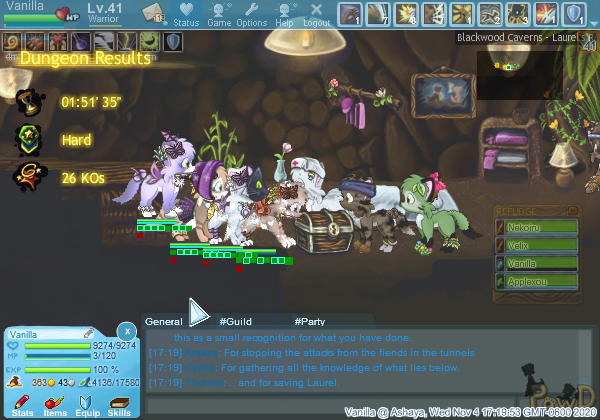Screen dimensions: 600x420
Task: Close the Vanilla character panel
Action: (x=127, y=330)
